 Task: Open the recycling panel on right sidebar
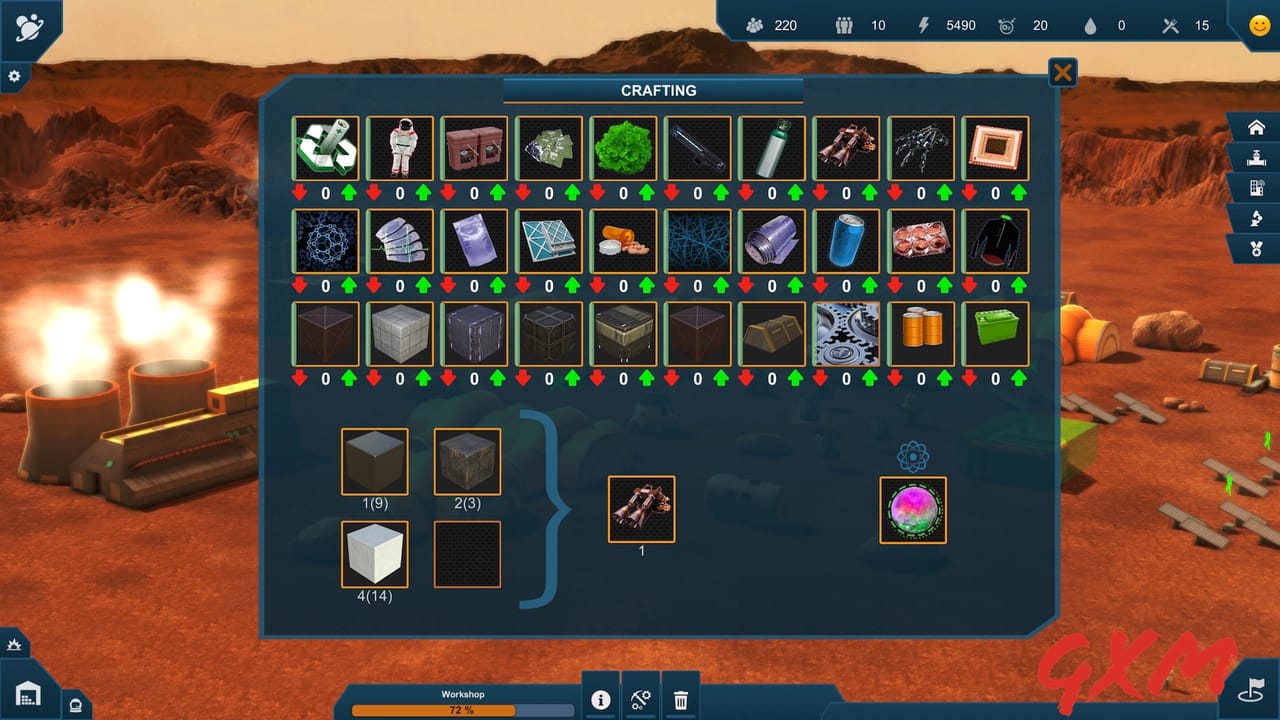[x=1257, y=218]
